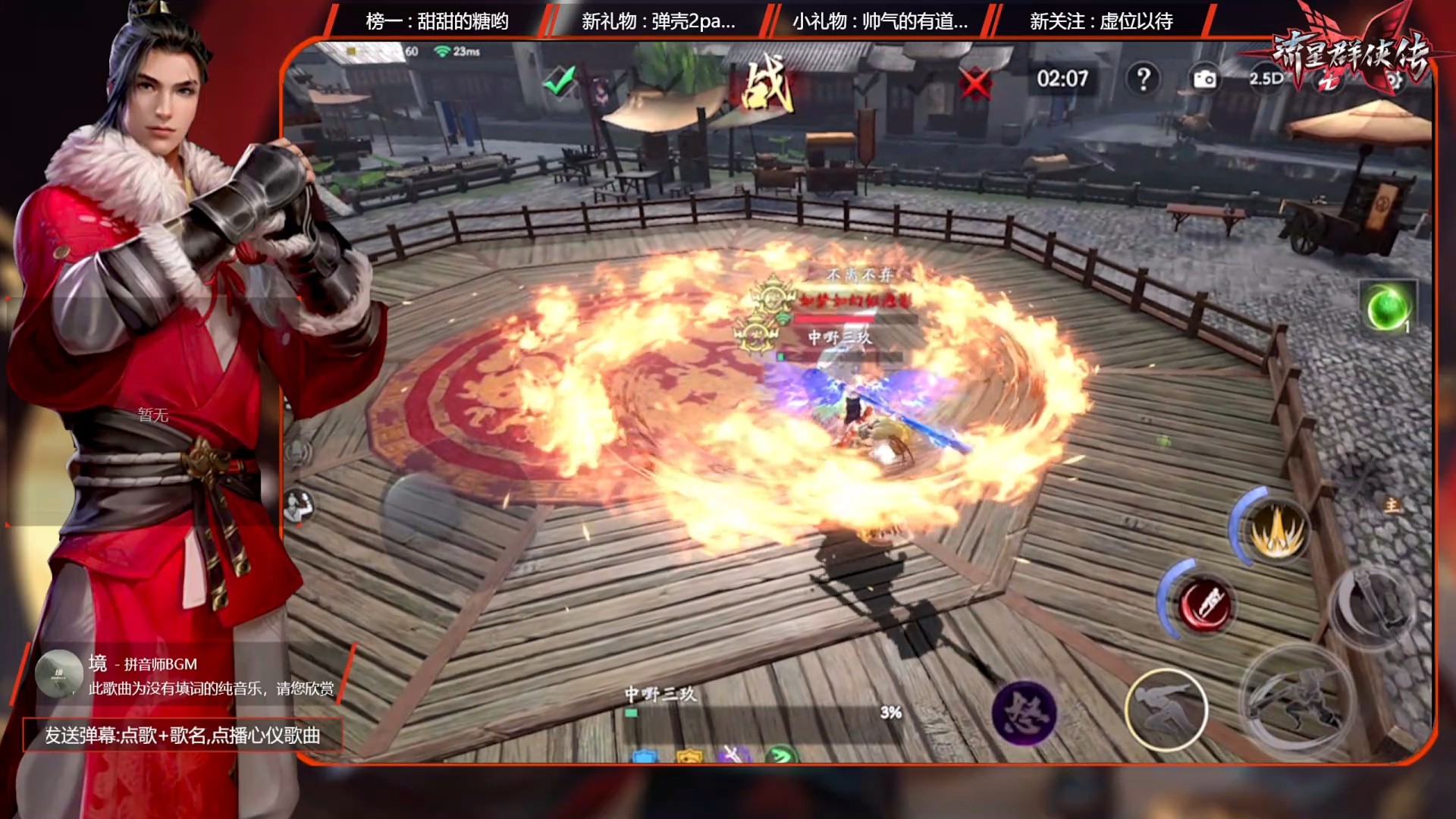
Task: Click the 发送弹幕 song request box
Action: pyautogui.click(x=183, y=735)
